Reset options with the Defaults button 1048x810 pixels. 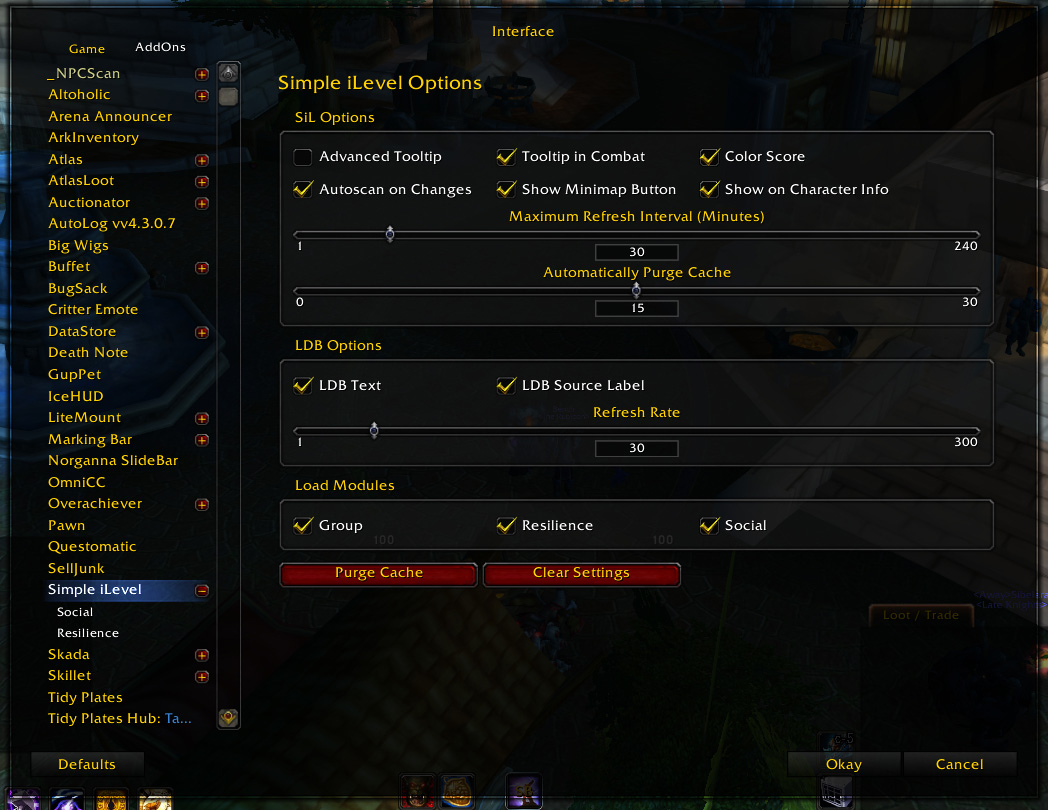(x=87, y=764)
